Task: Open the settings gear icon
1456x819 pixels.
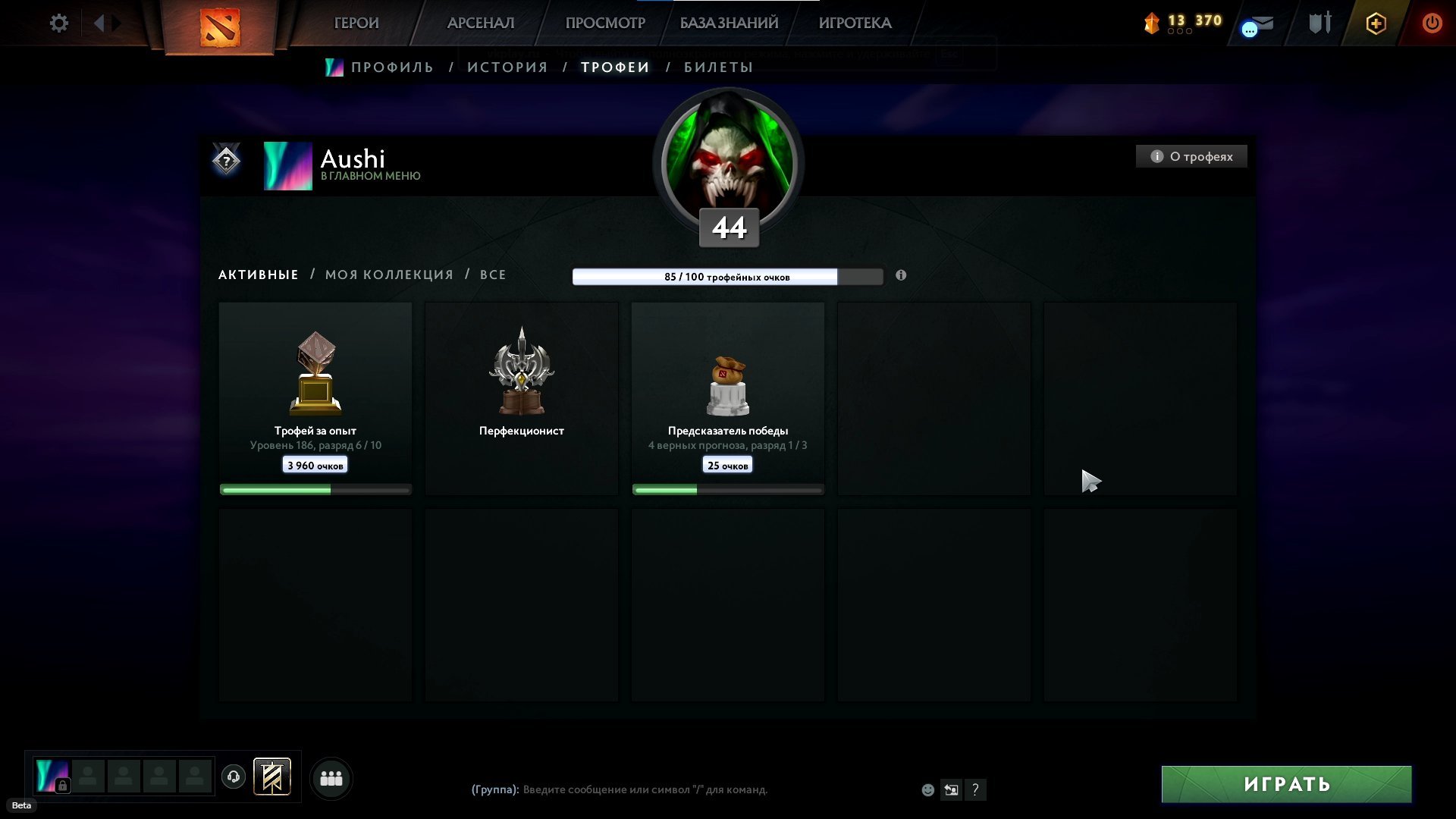Action: [x=59, y=24]
